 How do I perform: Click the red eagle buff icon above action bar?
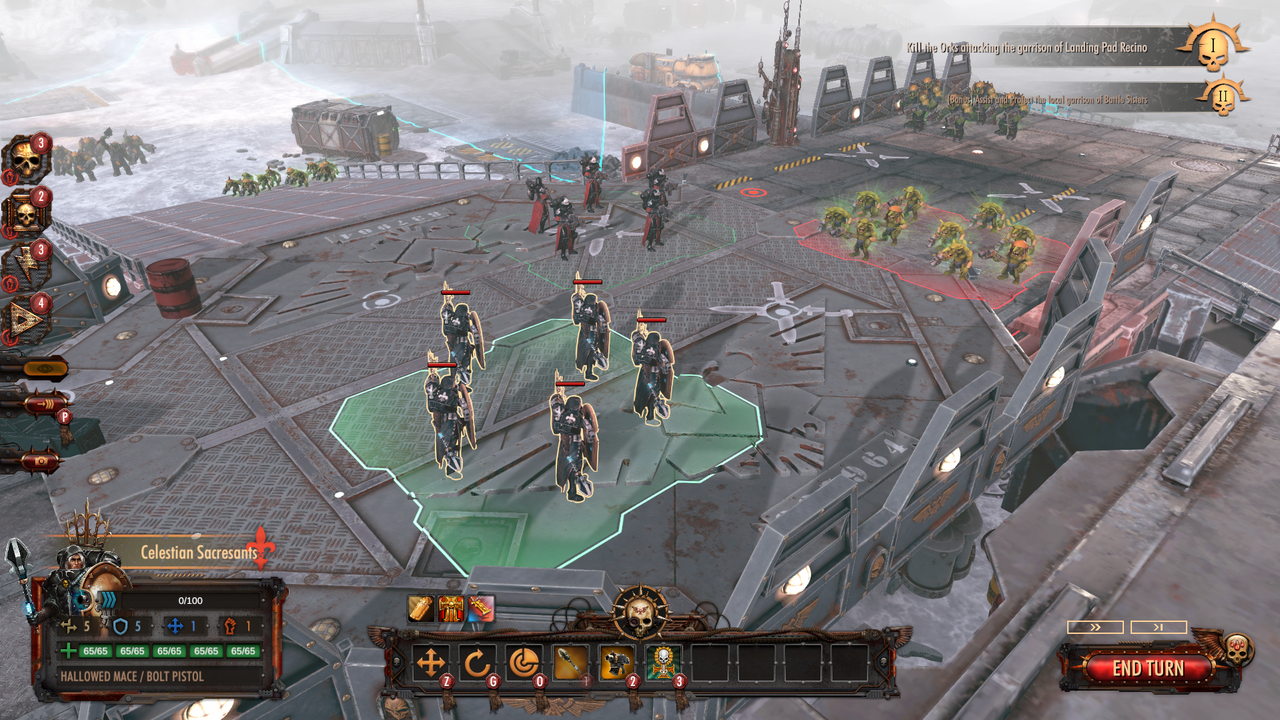pyautogui.click(x=450, y=607)
